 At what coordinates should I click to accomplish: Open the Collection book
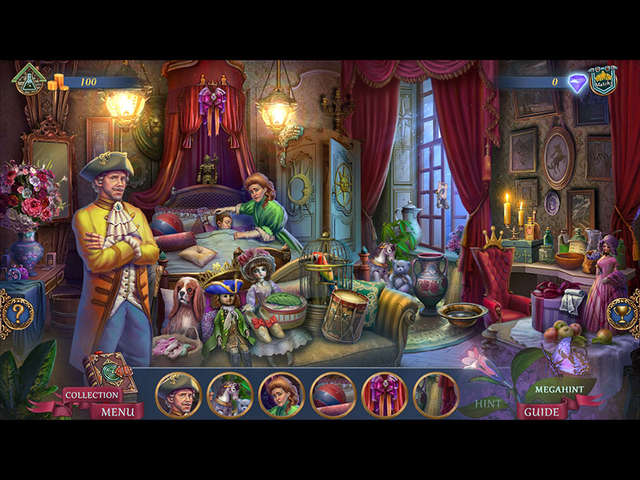click(92, 394)
